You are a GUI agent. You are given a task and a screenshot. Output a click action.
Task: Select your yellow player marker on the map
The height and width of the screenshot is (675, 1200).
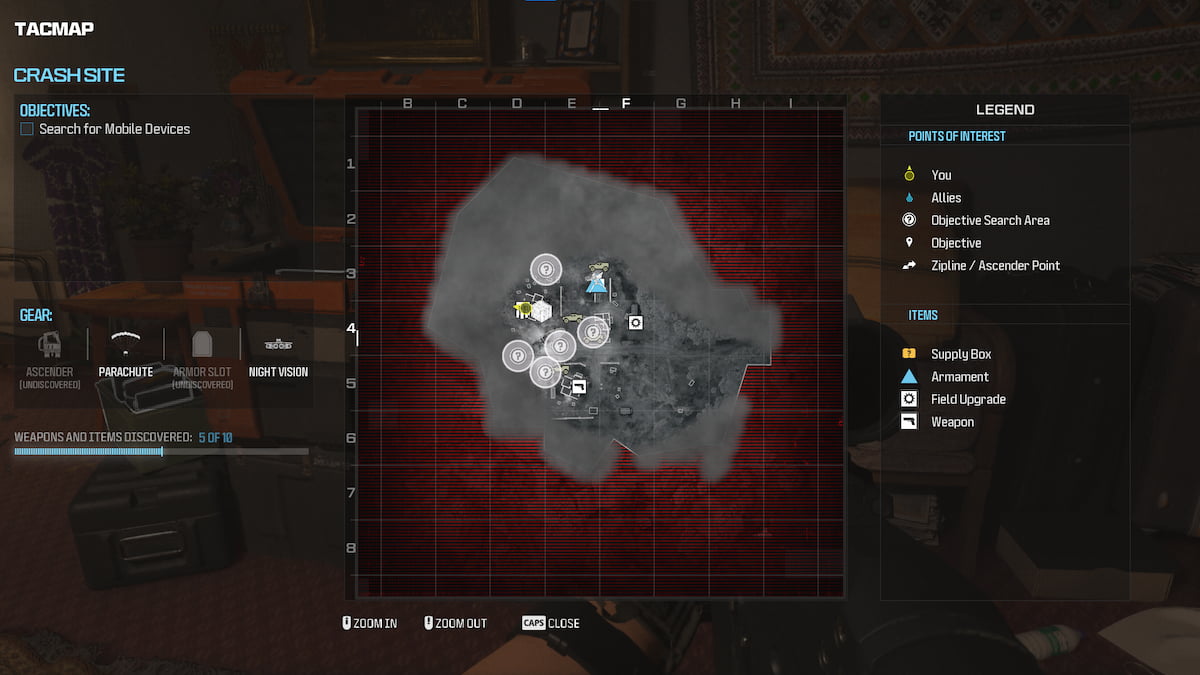coord(524,309)
